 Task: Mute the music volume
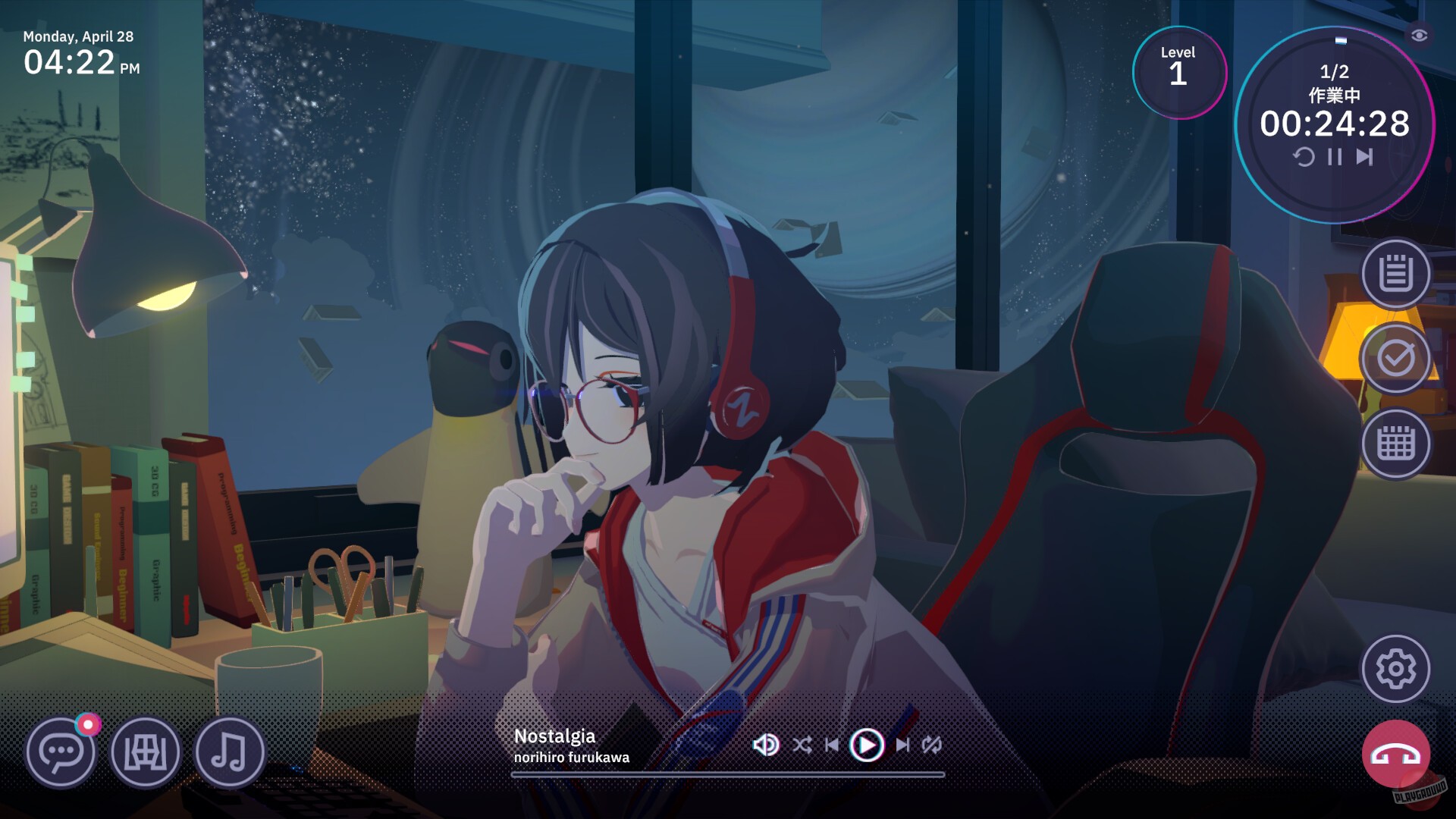pyautogui.click(x=765, y=745)
